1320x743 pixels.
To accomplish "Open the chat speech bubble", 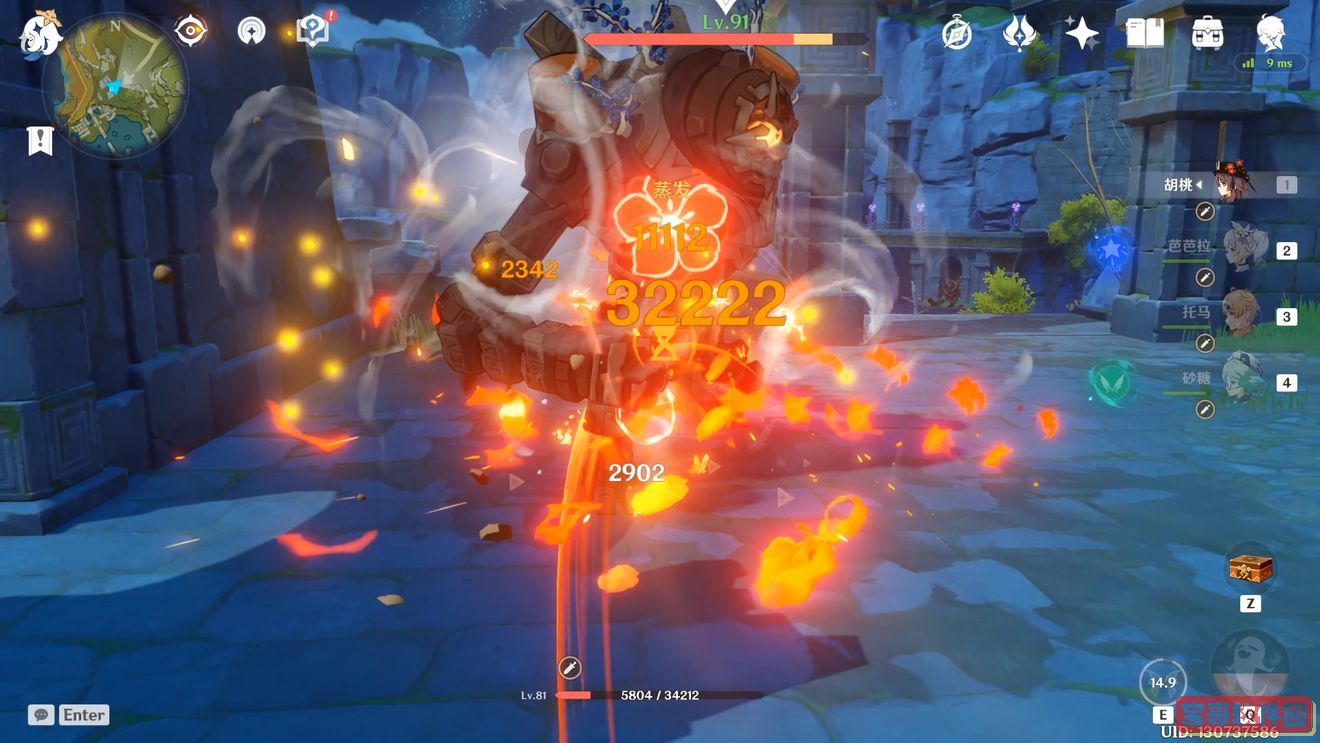I will click(41, 715).
